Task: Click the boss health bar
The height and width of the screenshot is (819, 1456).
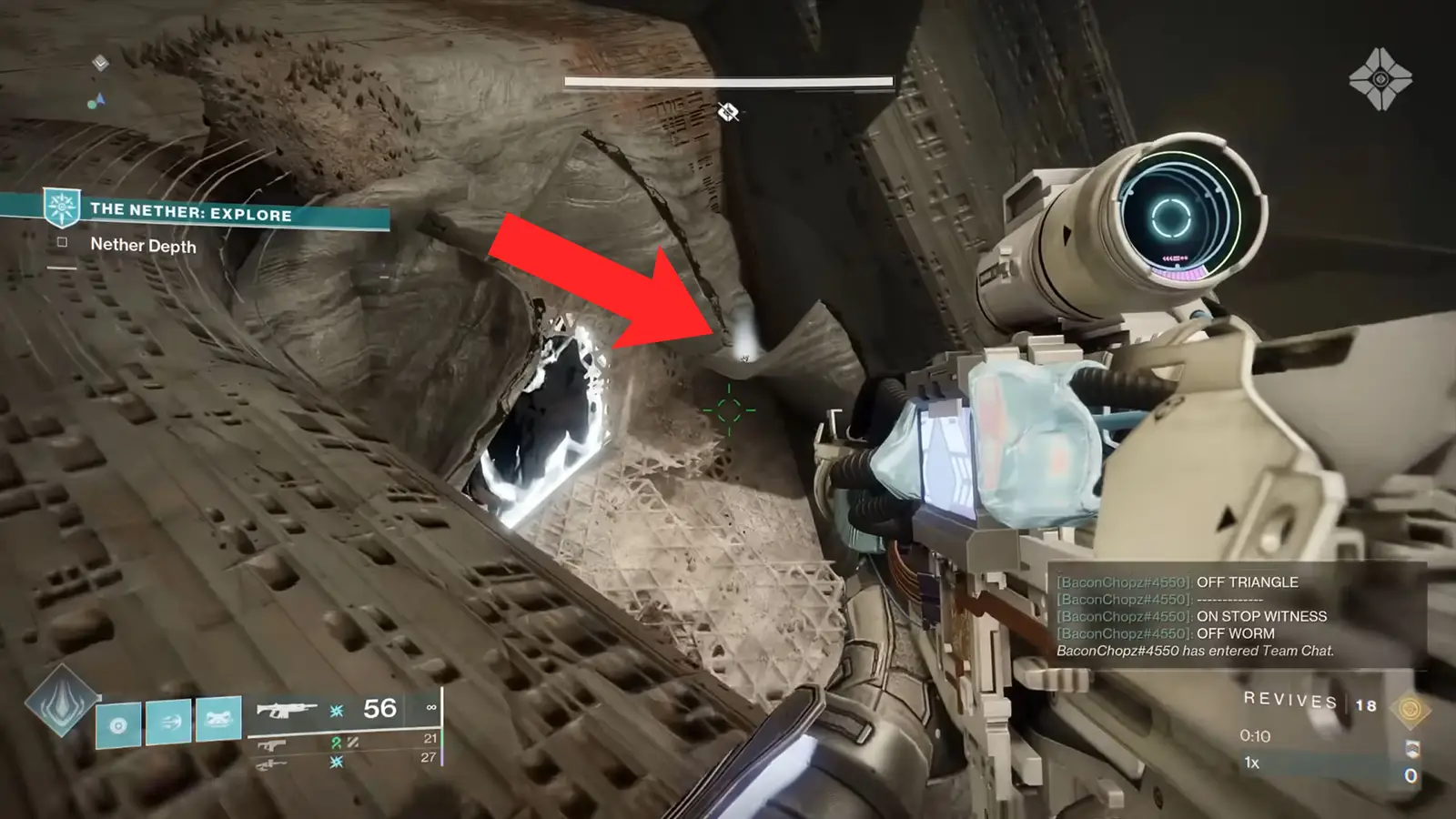Action: [728, 81]
